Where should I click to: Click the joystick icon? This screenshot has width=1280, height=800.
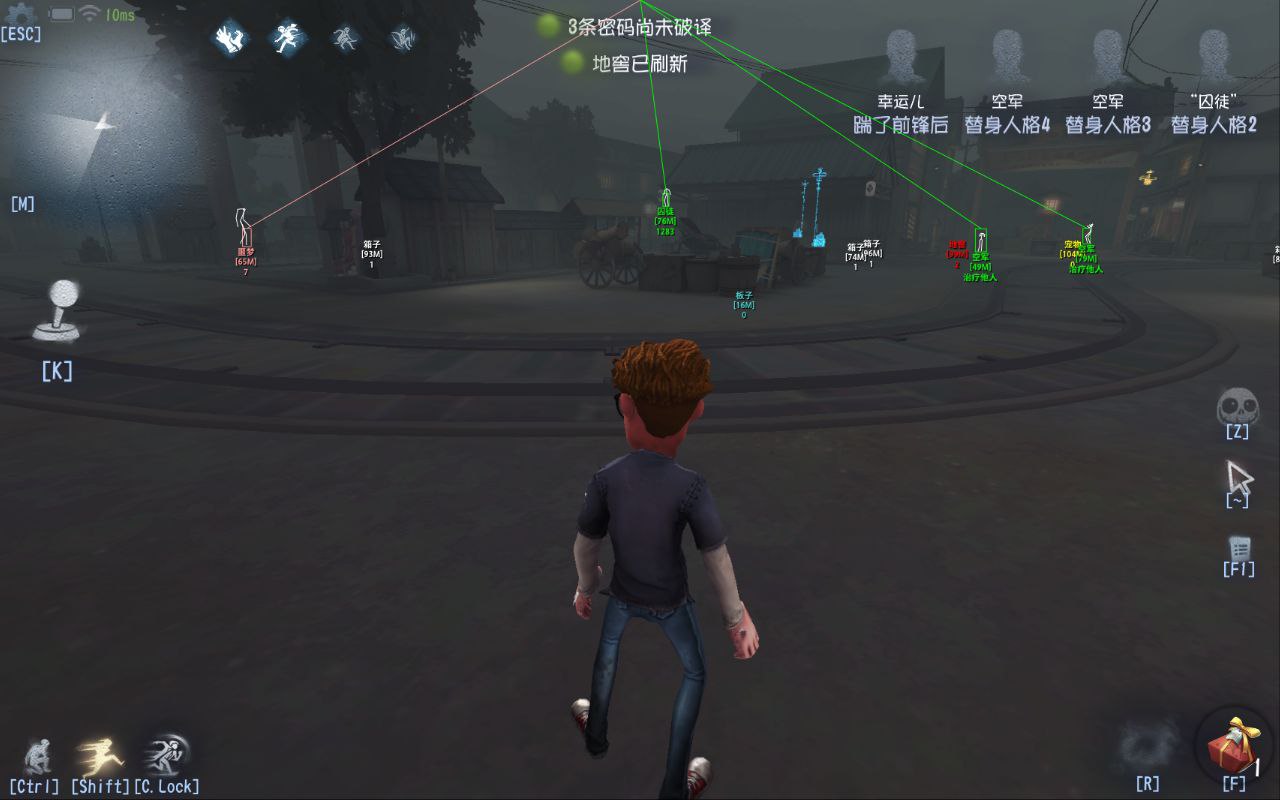tap(58, 310)
